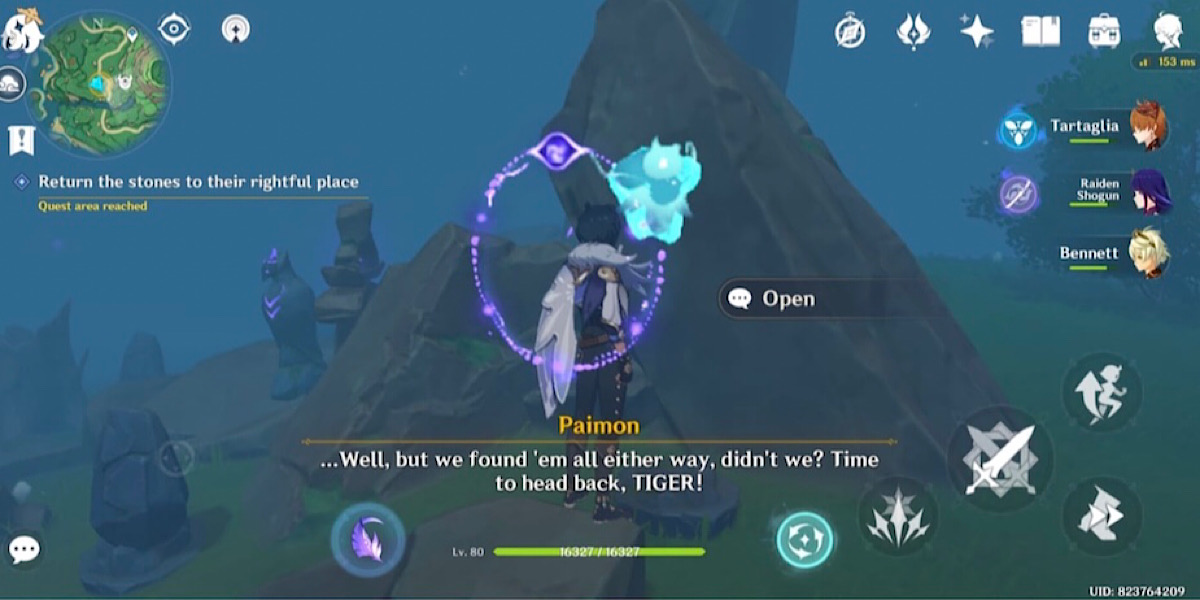The height and width of the screenshot is (600, 1200).
Task: Open the Paimon menu icon
Action: click(x=20, y=30)
